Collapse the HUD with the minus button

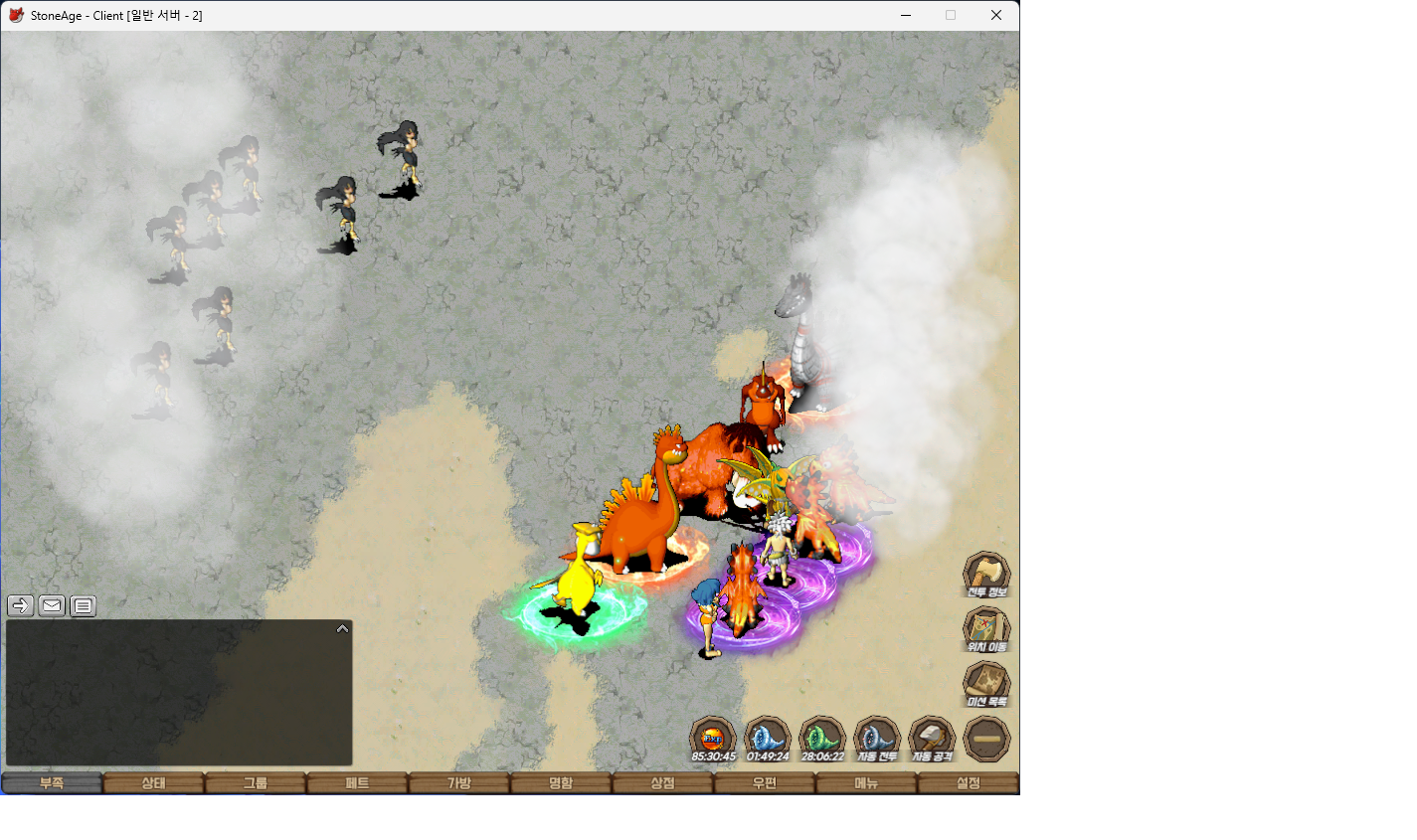(x=986, y=739)
